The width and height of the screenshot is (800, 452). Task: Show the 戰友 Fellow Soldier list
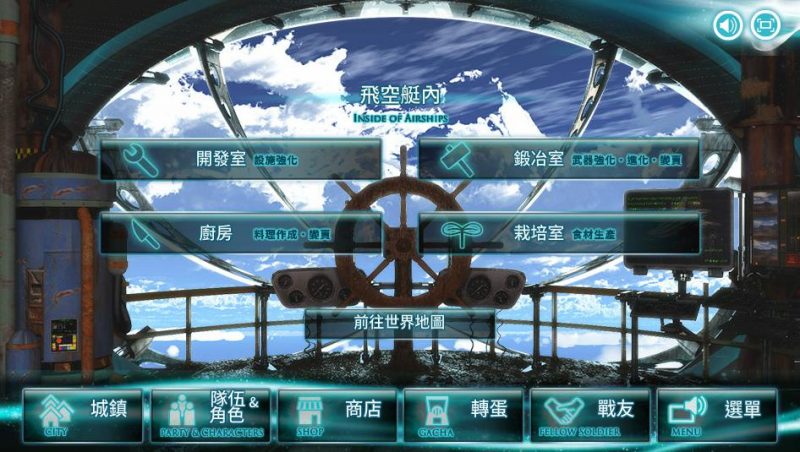[590, 415]
